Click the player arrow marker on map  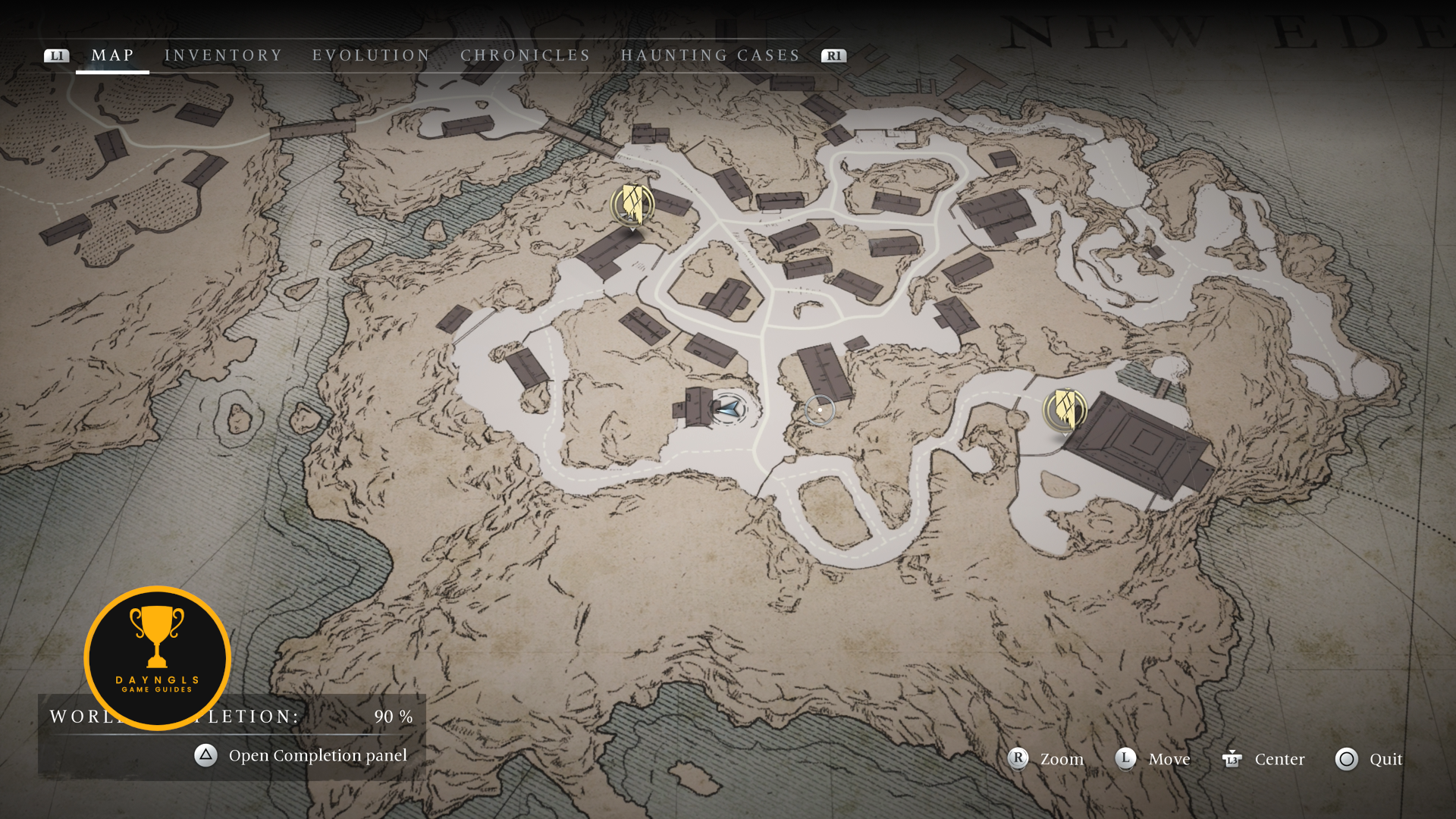(728, 409)
